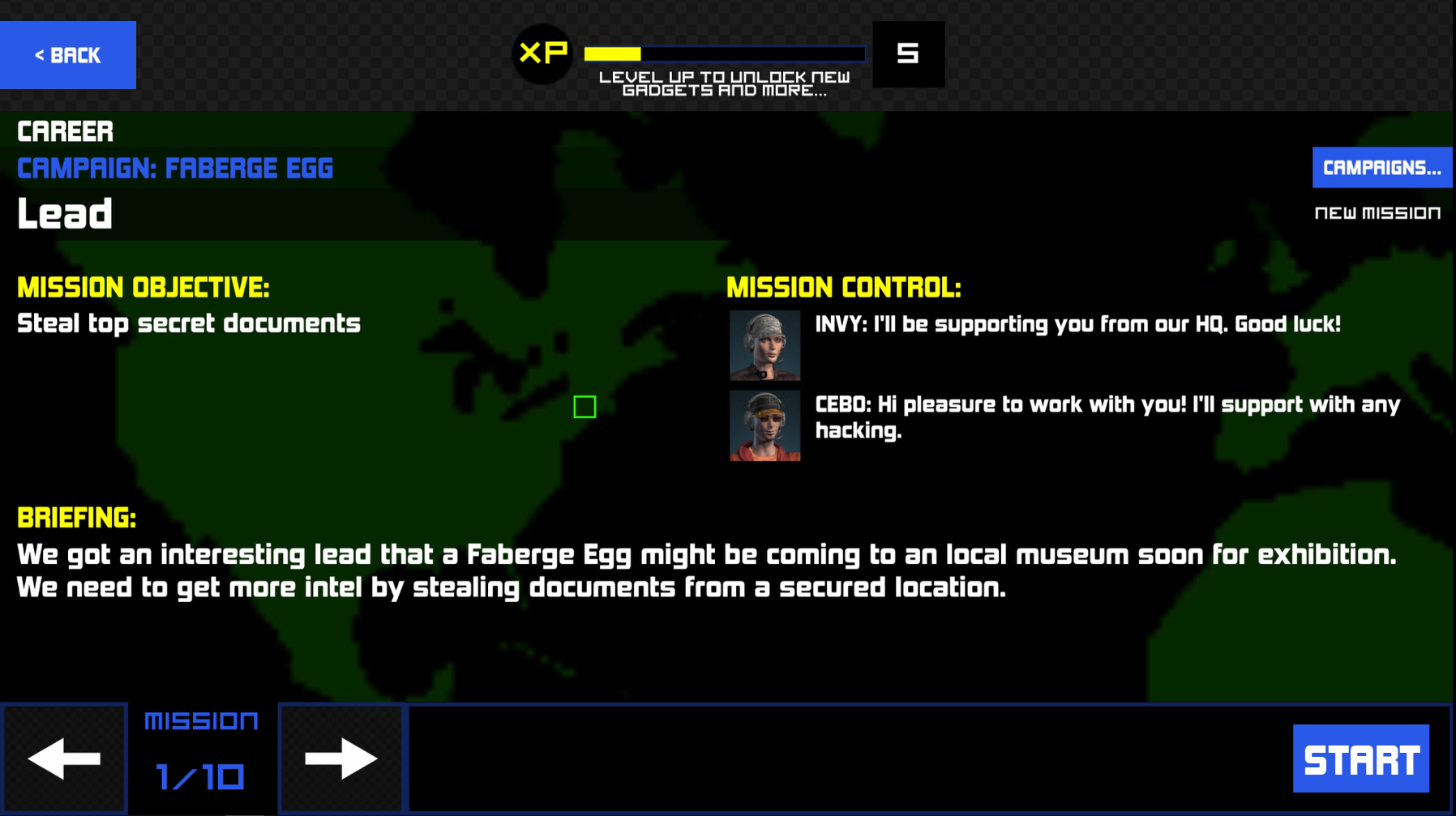1456x816 pixels.
Task: Click INVY's avatar portrait
Action: click(x=764, y=346)
